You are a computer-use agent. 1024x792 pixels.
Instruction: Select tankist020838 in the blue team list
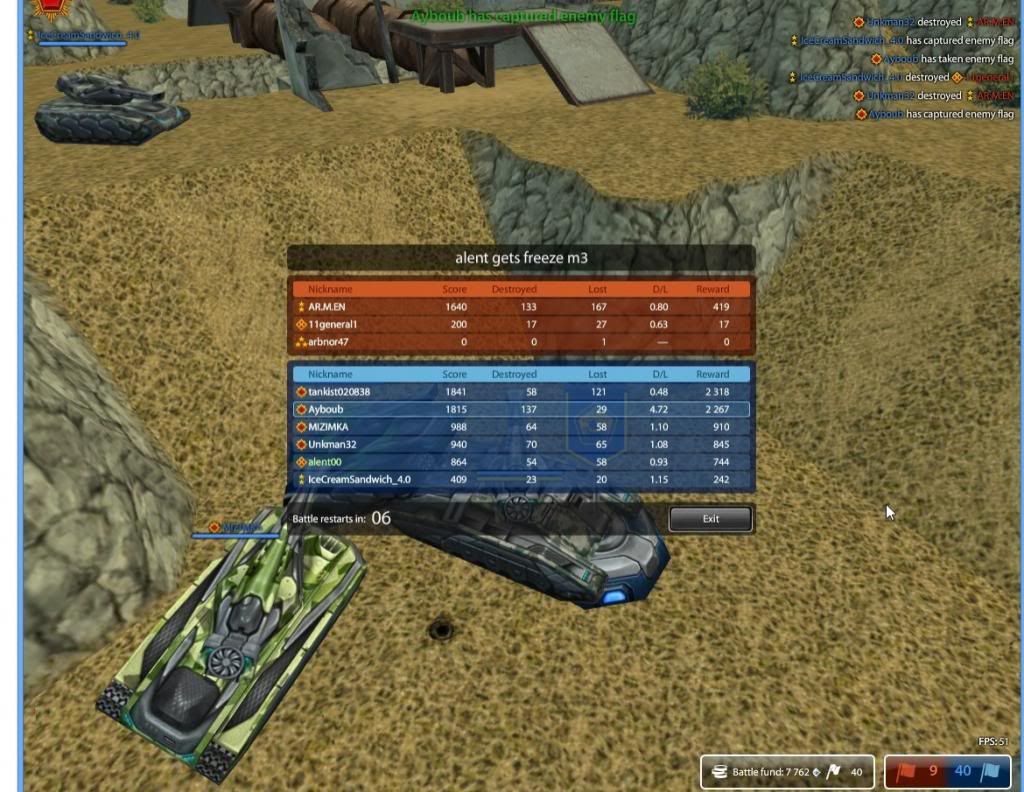[x=520, y=392]
